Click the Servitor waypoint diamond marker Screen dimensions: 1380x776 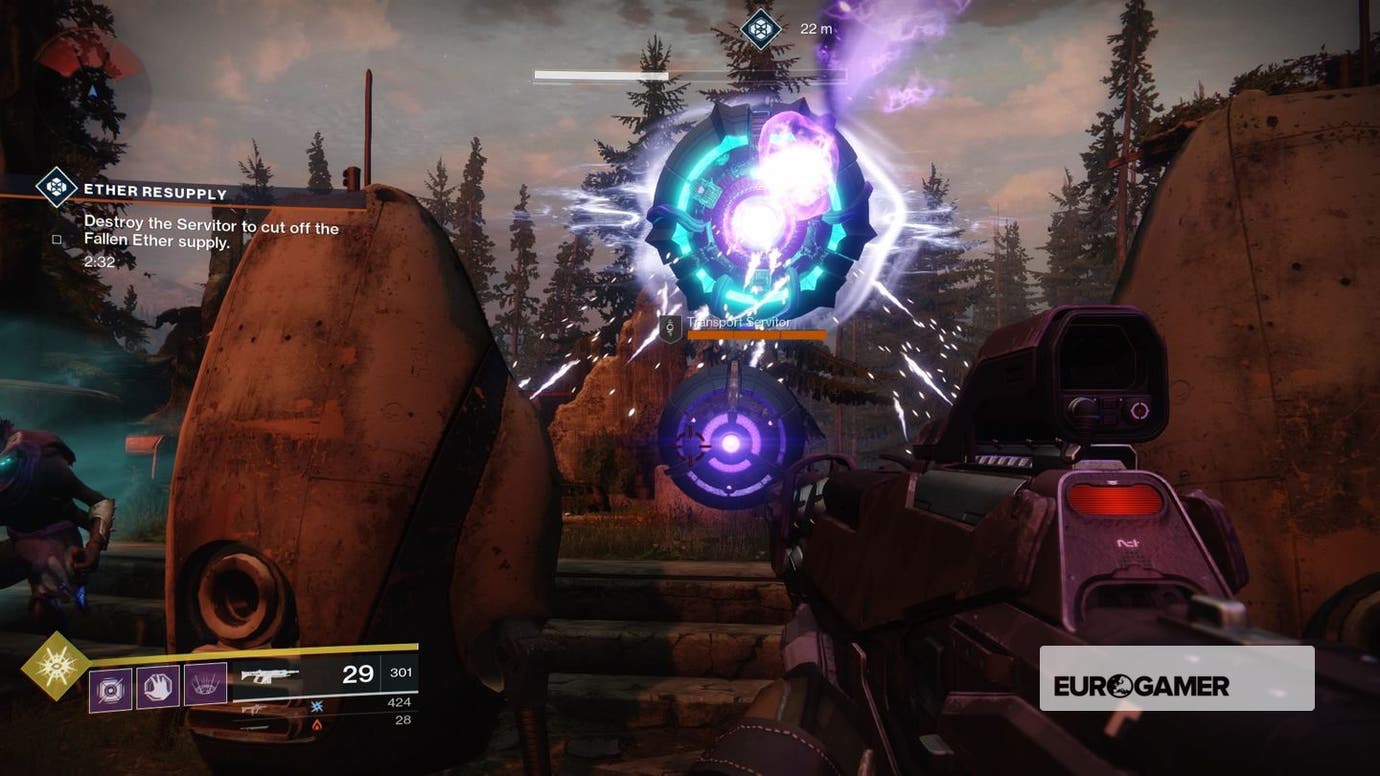click(760, 28)
